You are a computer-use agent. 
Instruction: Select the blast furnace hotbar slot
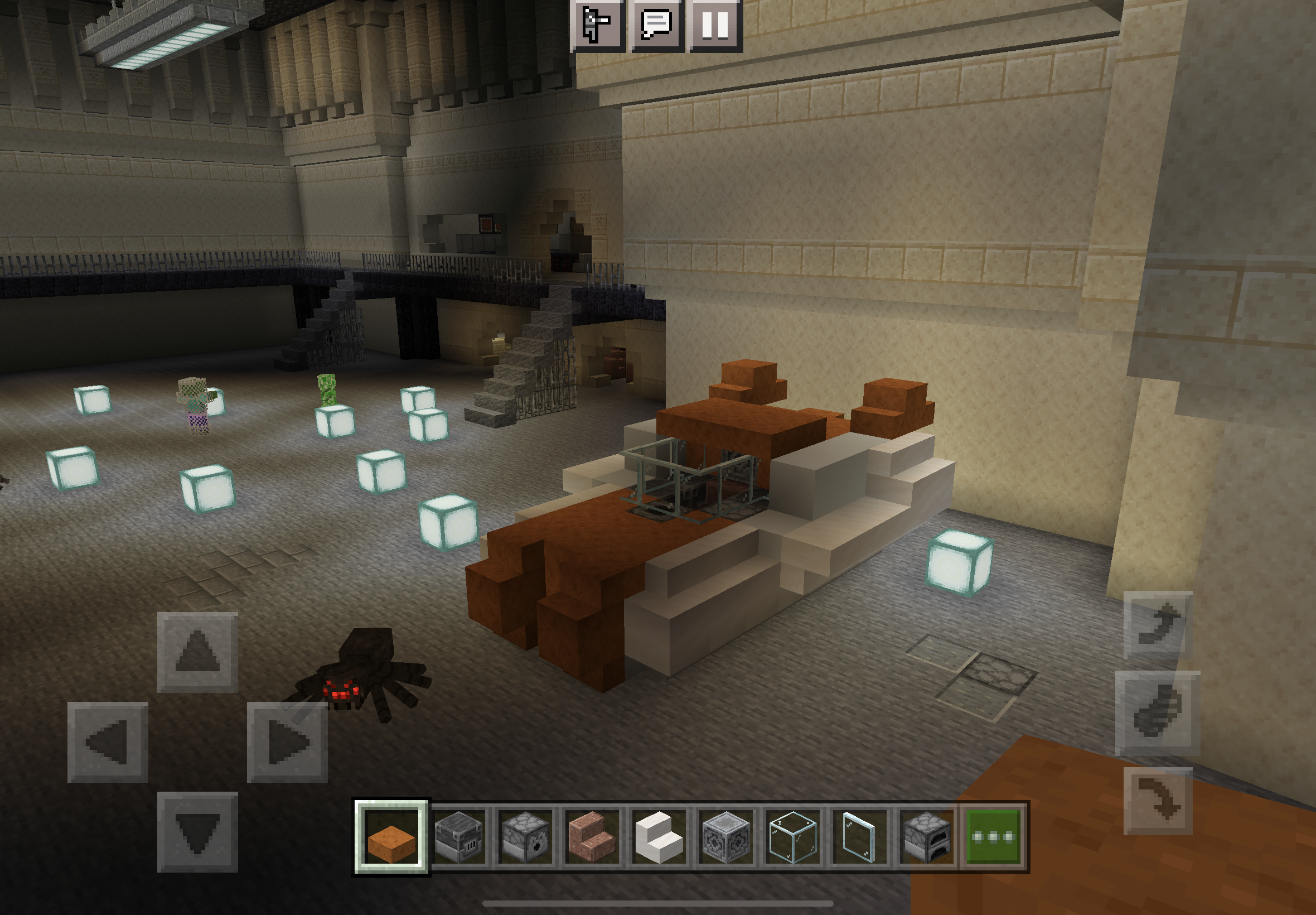[458, 837]
